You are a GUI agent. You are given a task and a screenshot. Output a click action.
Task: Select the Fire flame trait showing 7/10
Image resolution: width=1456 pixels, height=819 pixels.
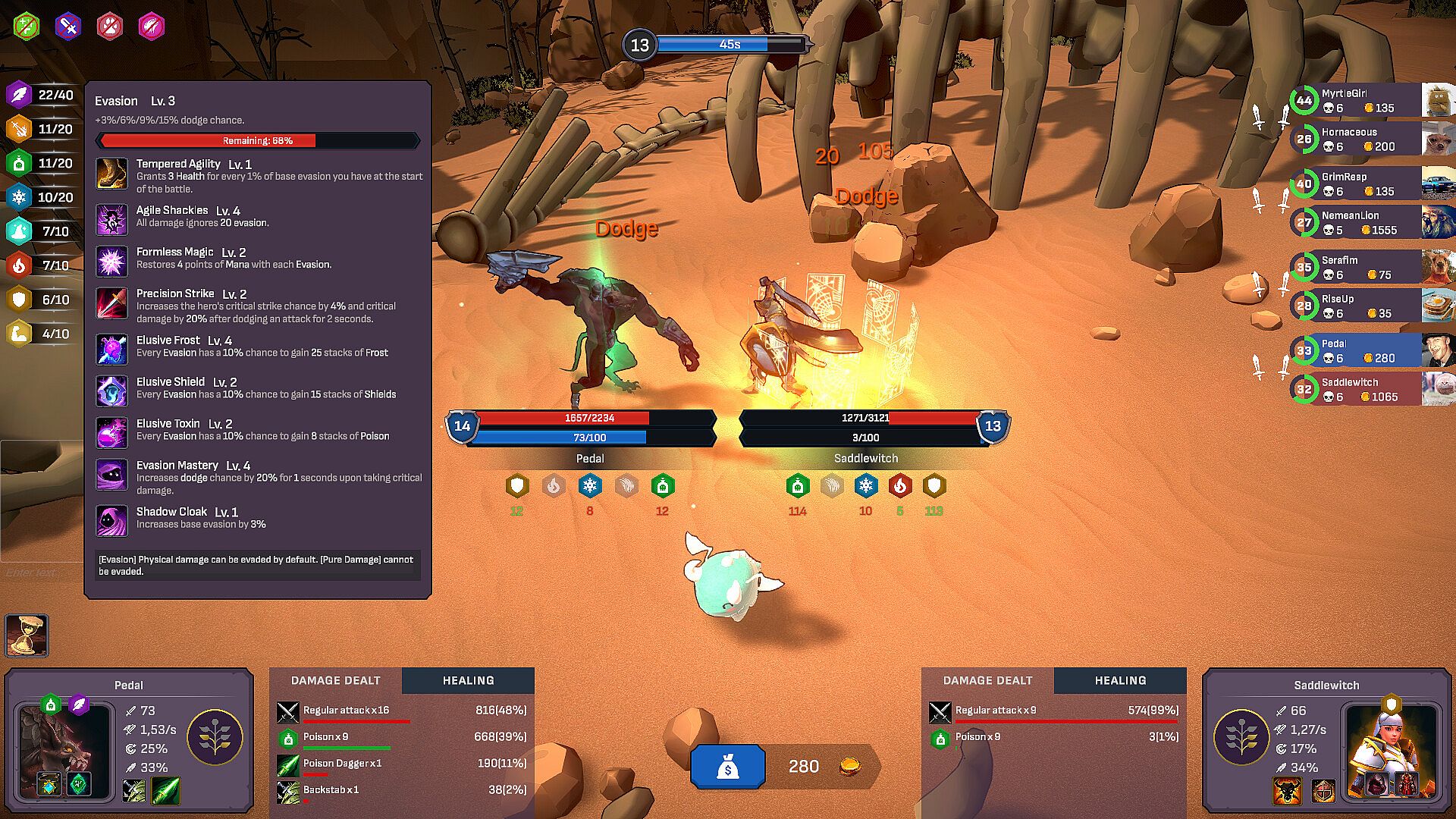20,266
